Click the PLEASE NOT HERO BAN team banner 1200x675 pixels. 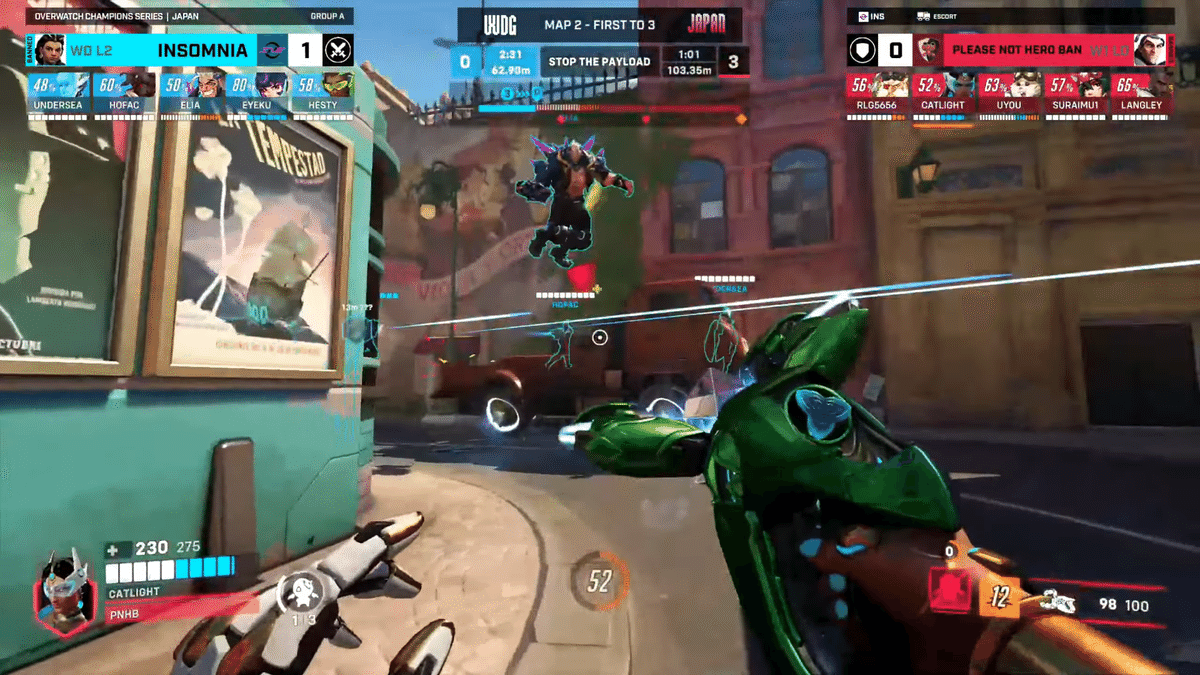(1016, 49)
